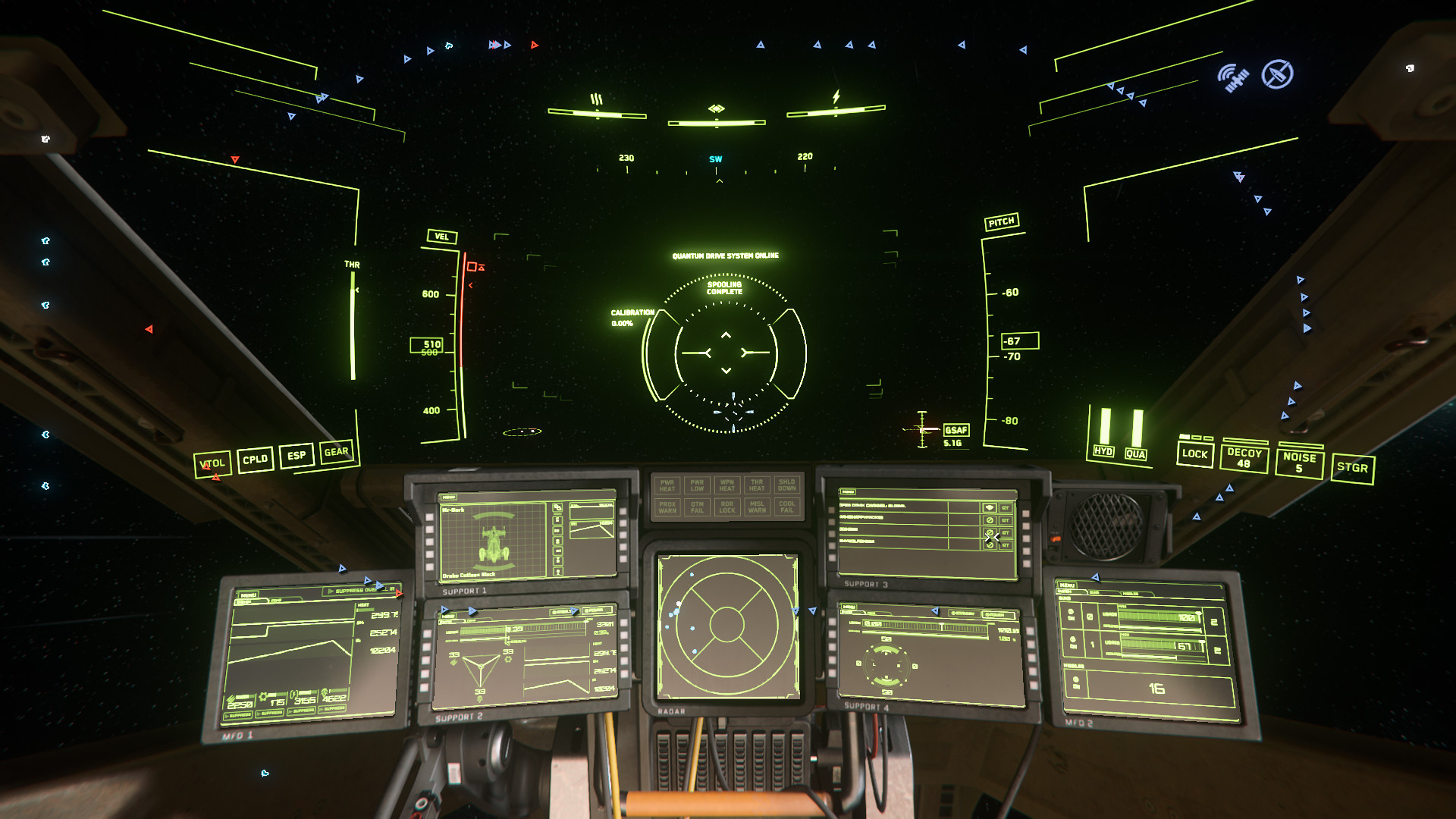Click the wifi icon on the global comm channel row
The image size is (1456, 819).
[x=990, y=508]
